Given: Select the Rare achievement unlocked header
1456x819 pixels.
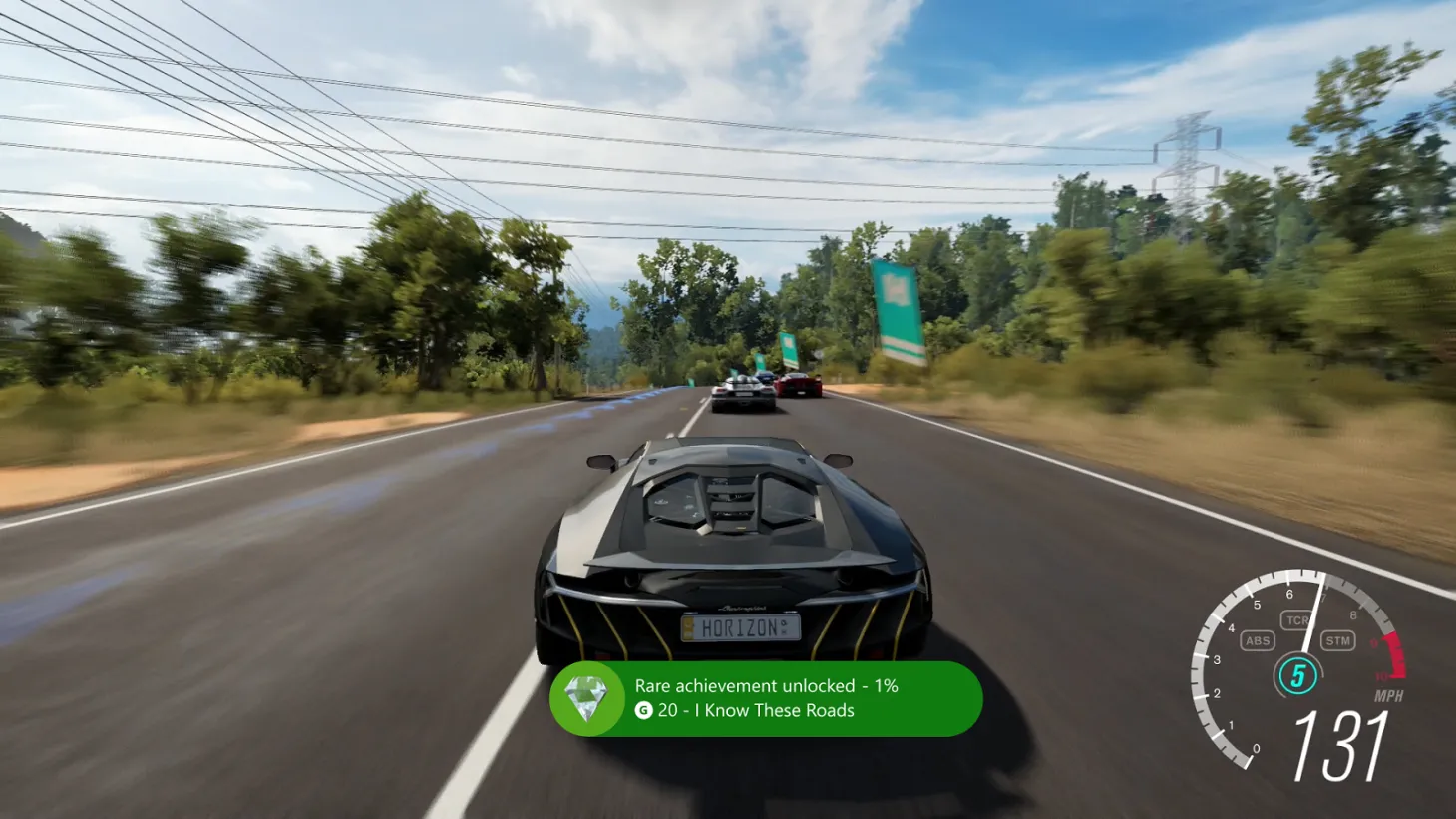Looking at the screenshot, I should pos(766,686).
